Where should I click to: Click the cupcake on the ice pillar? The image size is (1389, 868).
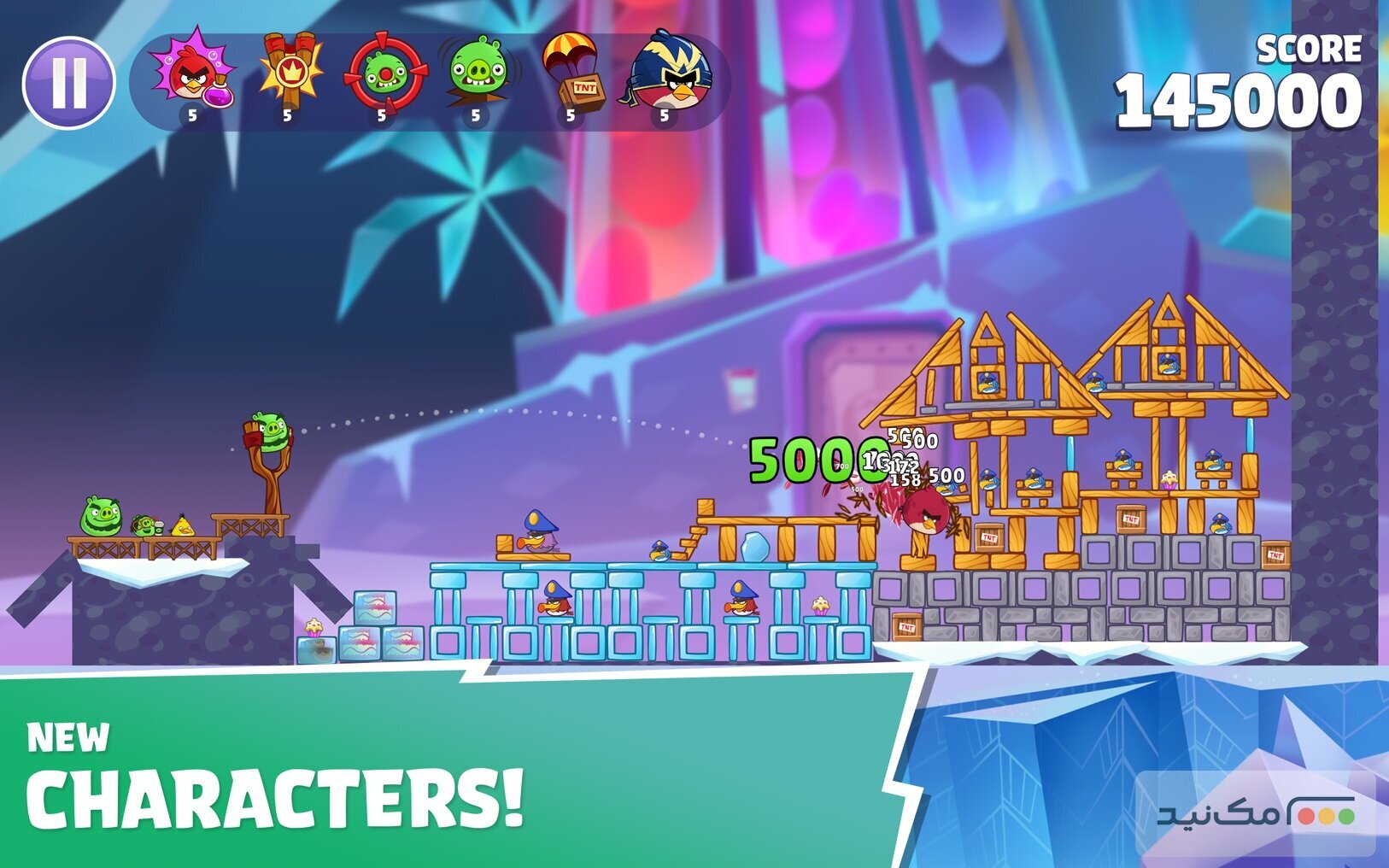[x=820, y=607]
